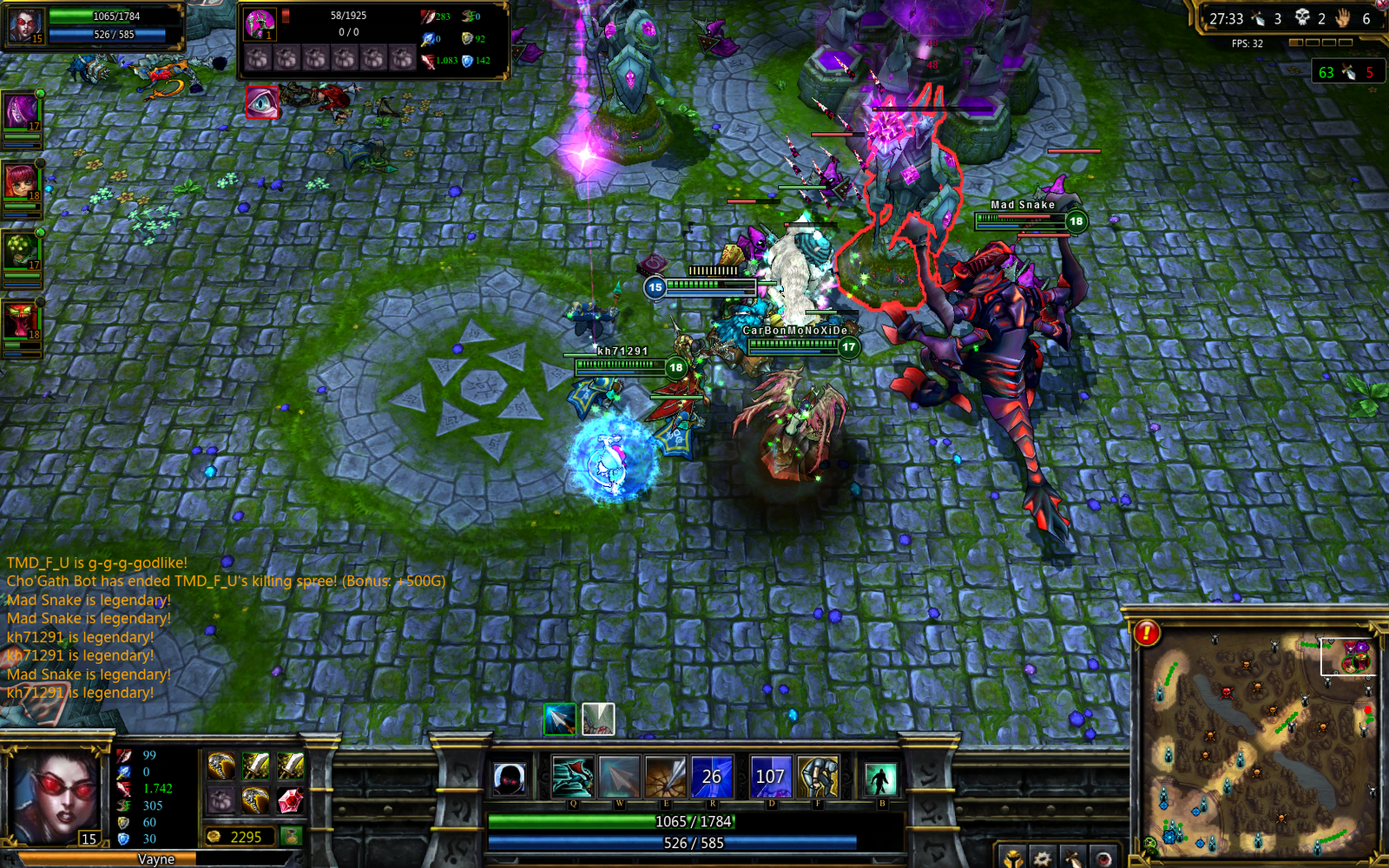Select the ruby crystal item in inventory
Viewport: 1389px width, 868px height.
[x=290, y=800]
